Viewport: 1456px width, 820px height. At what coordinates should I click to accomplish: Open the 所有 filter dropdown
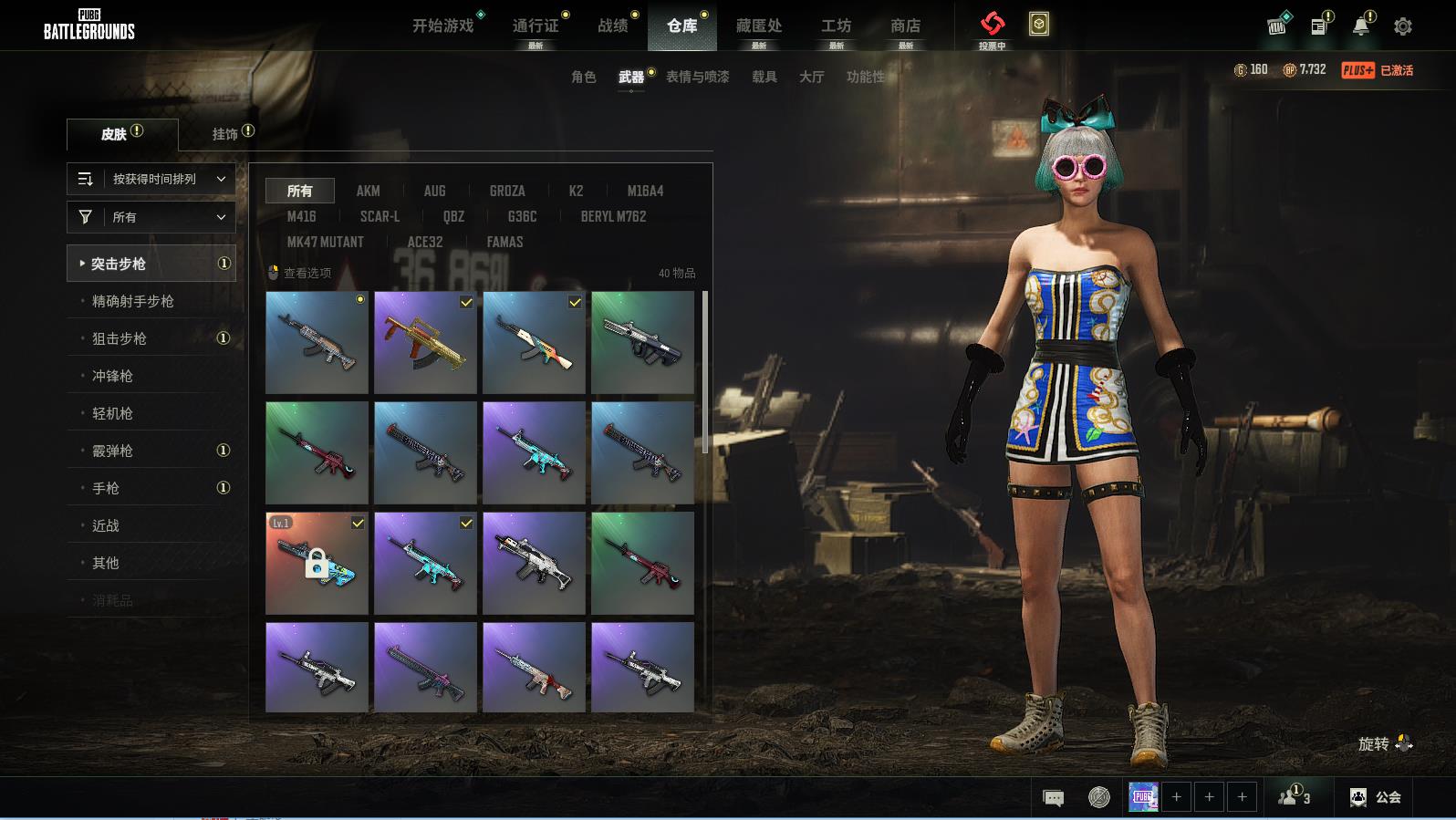[151, 217]
